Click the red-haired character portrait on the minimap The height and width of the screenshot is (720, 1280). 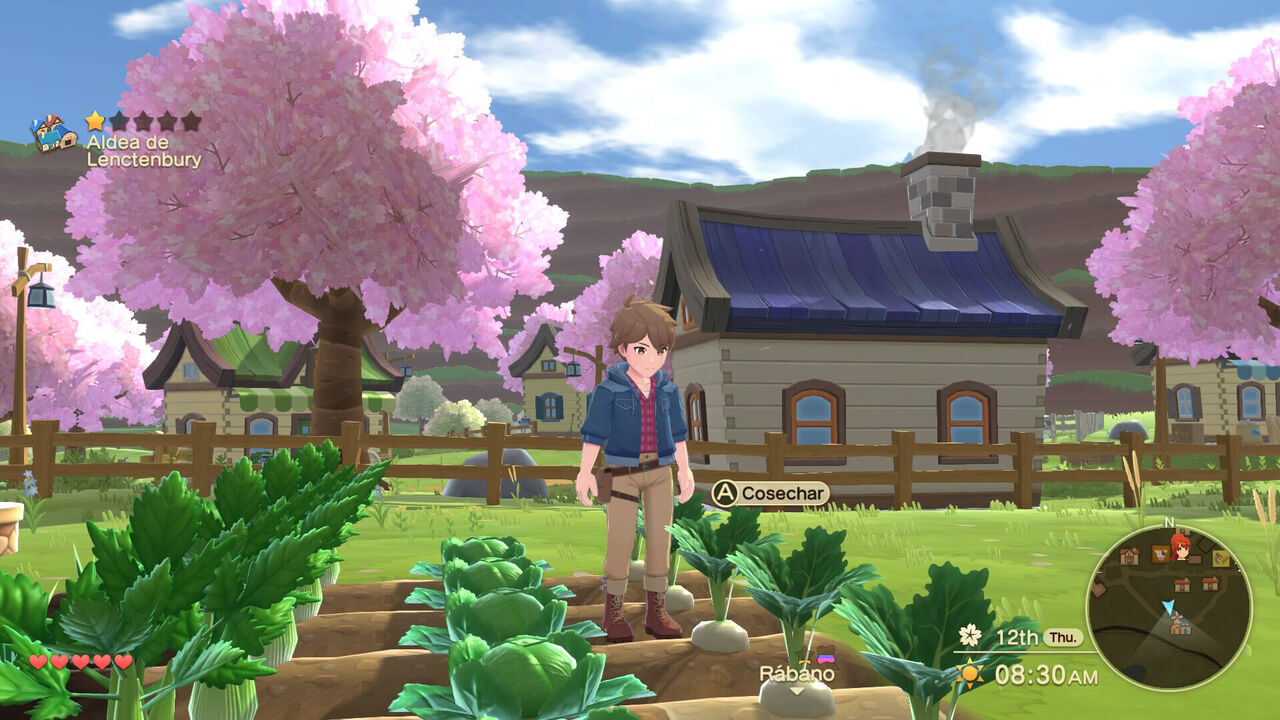pyautogui.click(x=1180, y=548)
